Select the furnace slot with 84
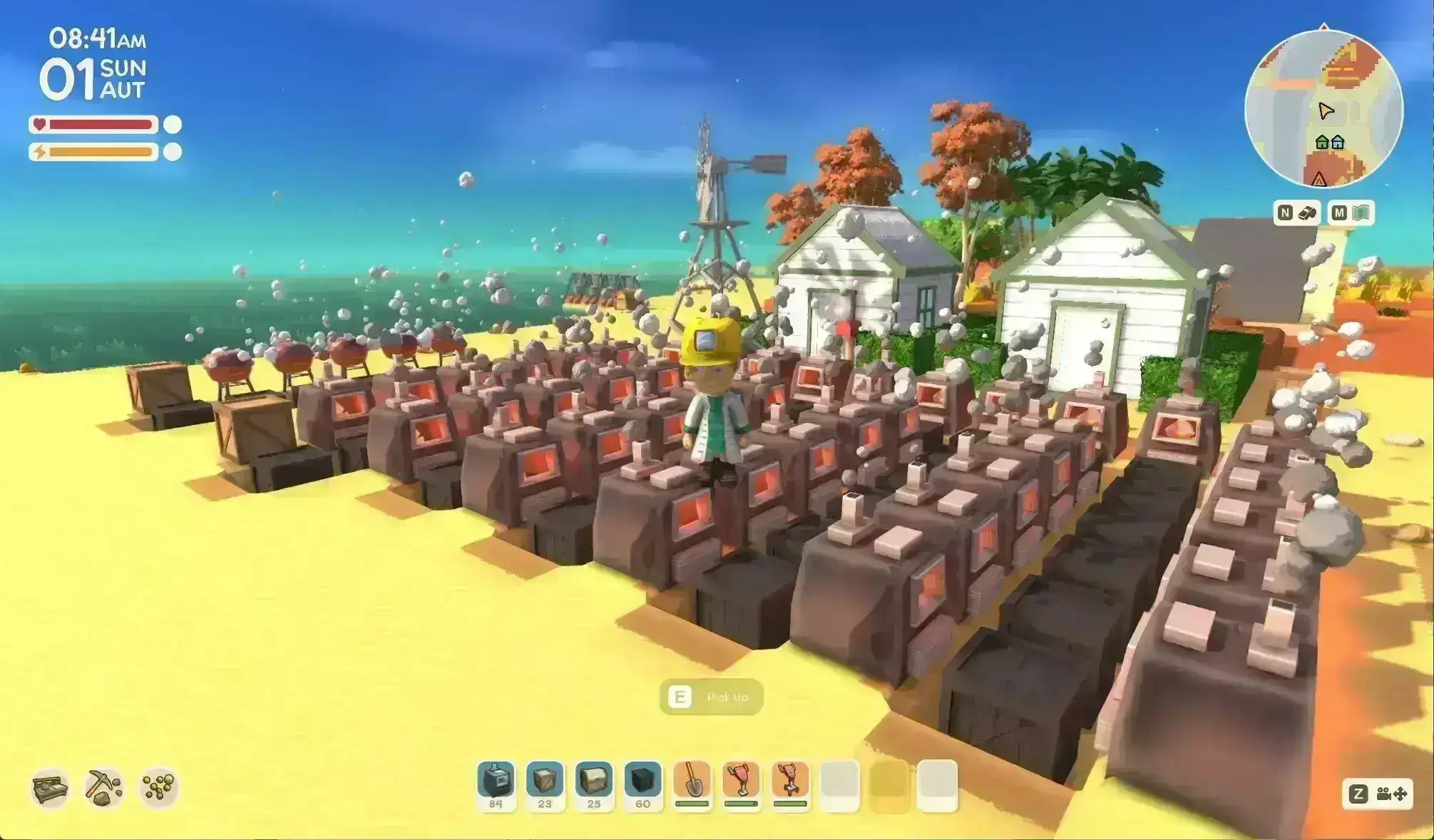Image resolution: width=1434 pixels, height=840 pixels. [496, 784]
